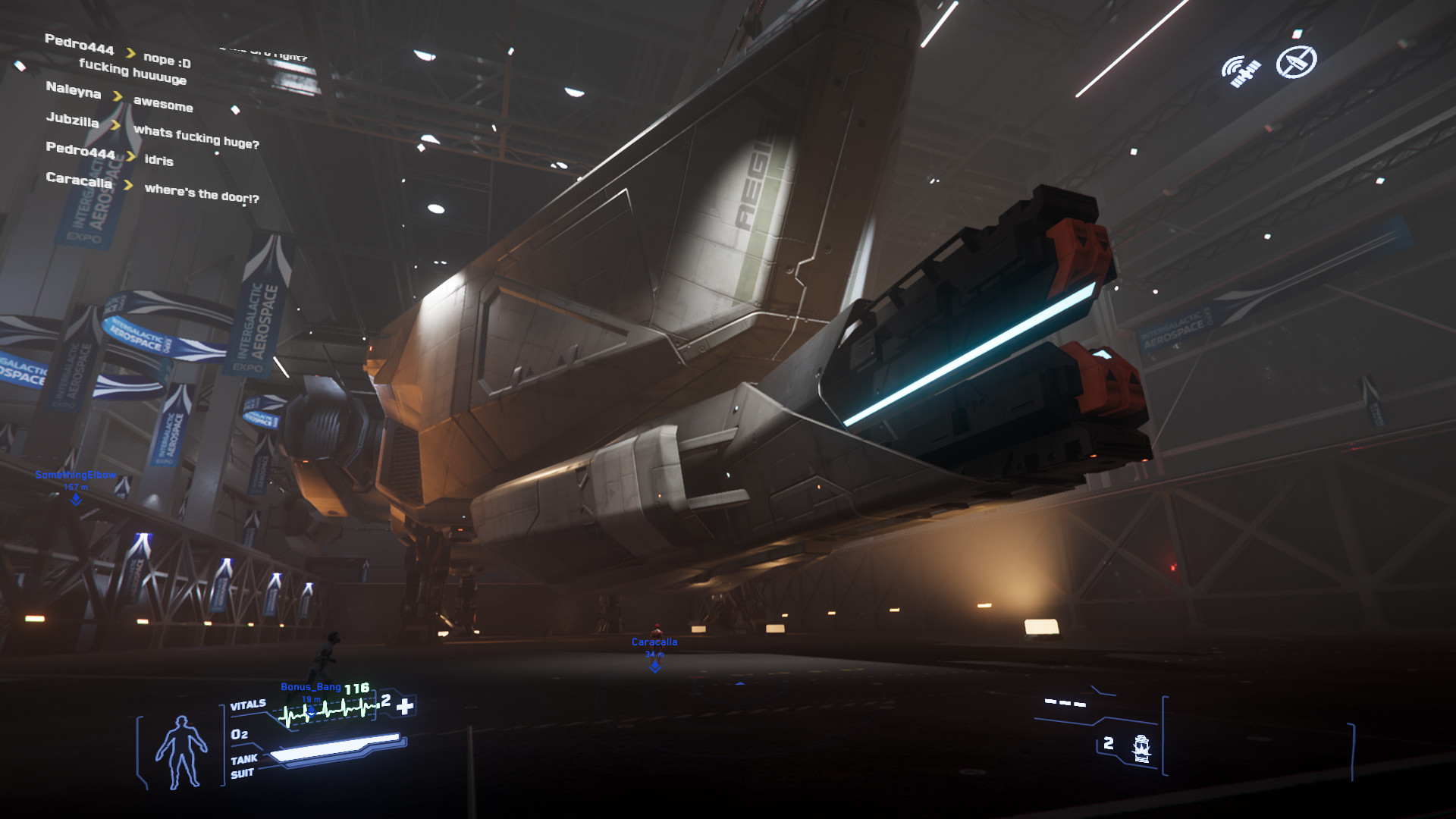Select the VITALS label in the health panel

(x=248, y=704)
